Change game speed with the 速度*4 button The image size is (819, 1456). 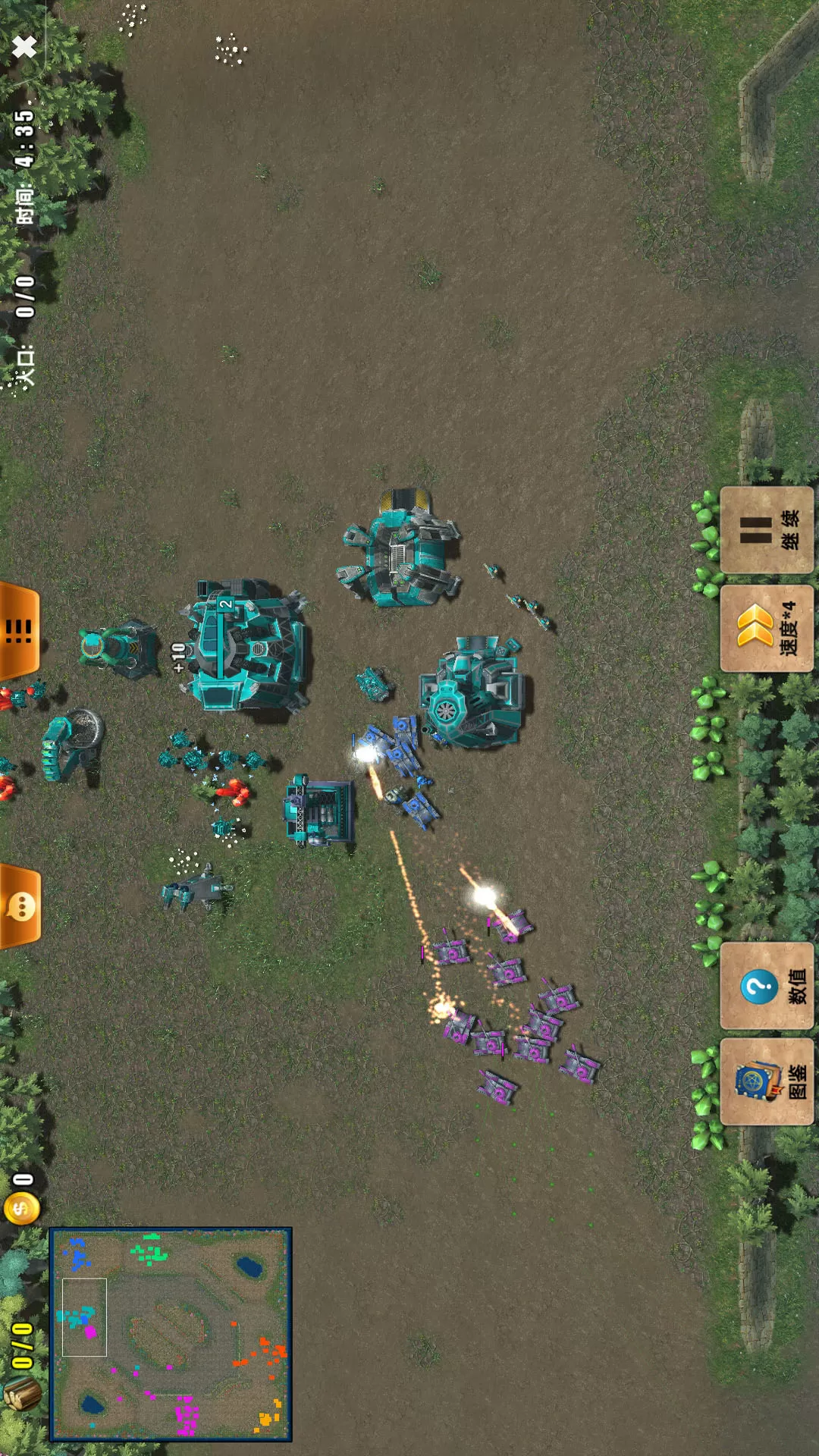pyautogui.click(x=767, y=629)
